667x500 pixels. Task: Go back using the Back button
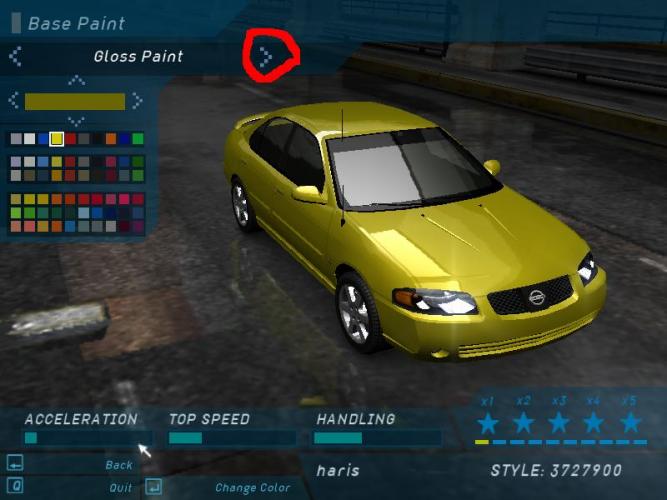pos(118,465)
